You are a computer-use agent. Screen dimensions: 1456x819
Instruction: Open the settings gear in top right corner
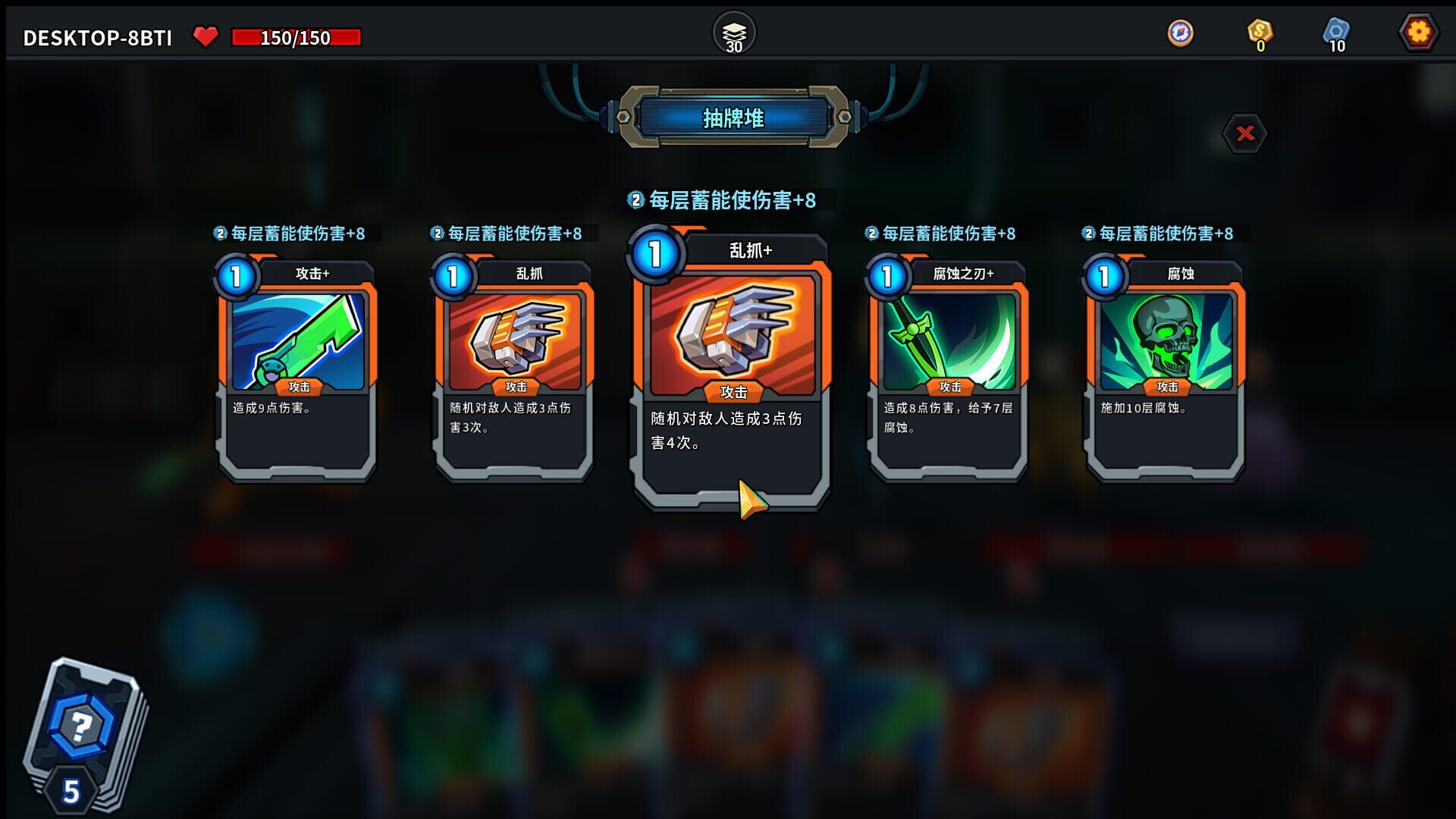pyautogui.click(x=1419, y=32)
